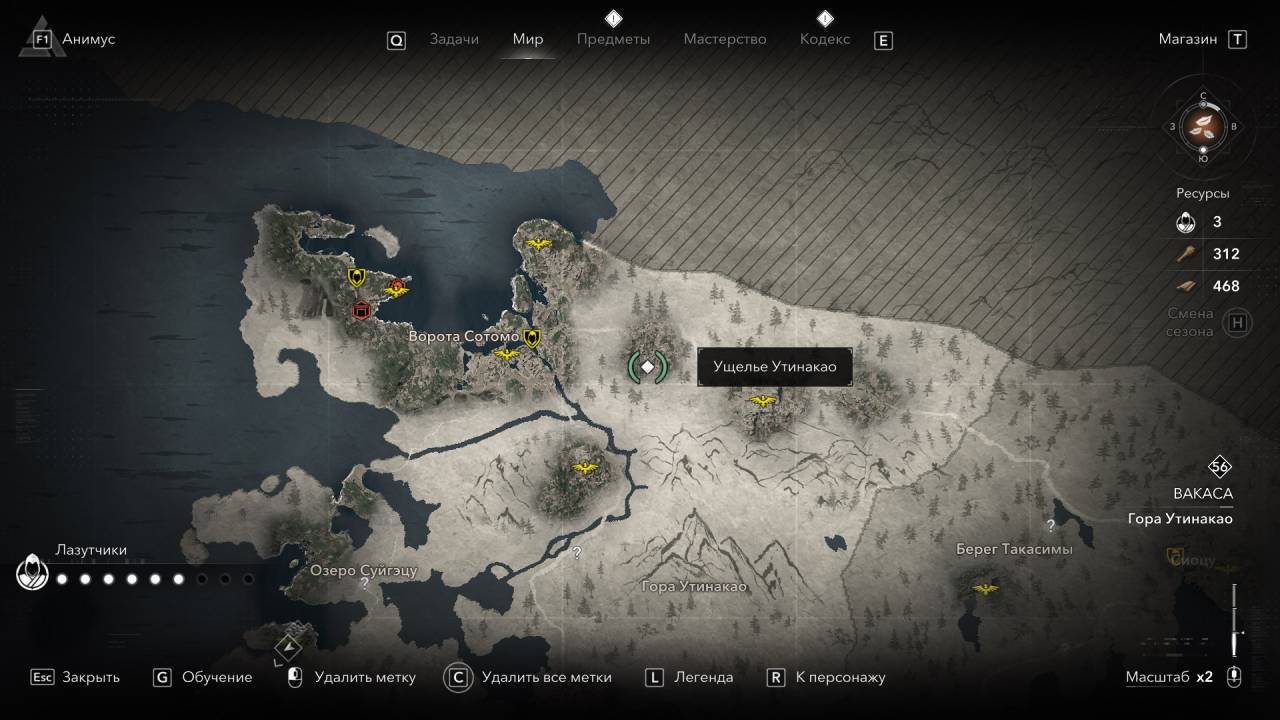Viewport: 1280px width, 720px height.
Task: Open the Анимус menu
Action: tap(88, 39)
